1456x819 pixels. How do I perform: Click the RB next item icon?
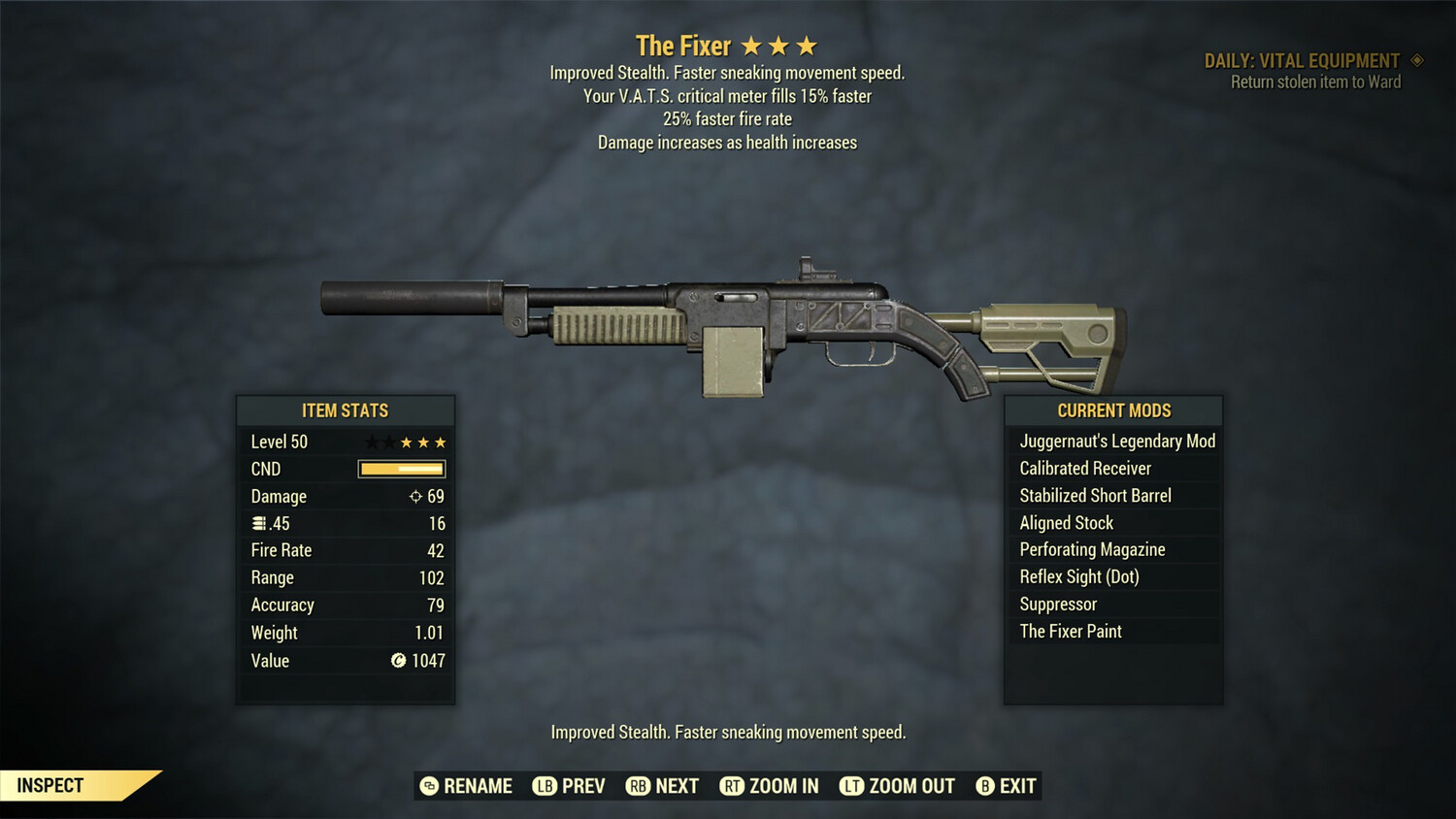coord(640,786)
